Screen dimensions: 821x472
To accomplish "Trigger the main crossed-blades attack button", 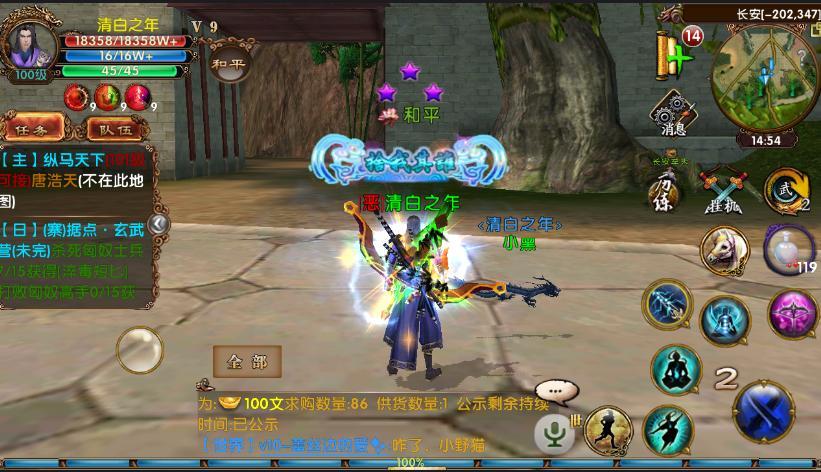I will coord(764,410).
